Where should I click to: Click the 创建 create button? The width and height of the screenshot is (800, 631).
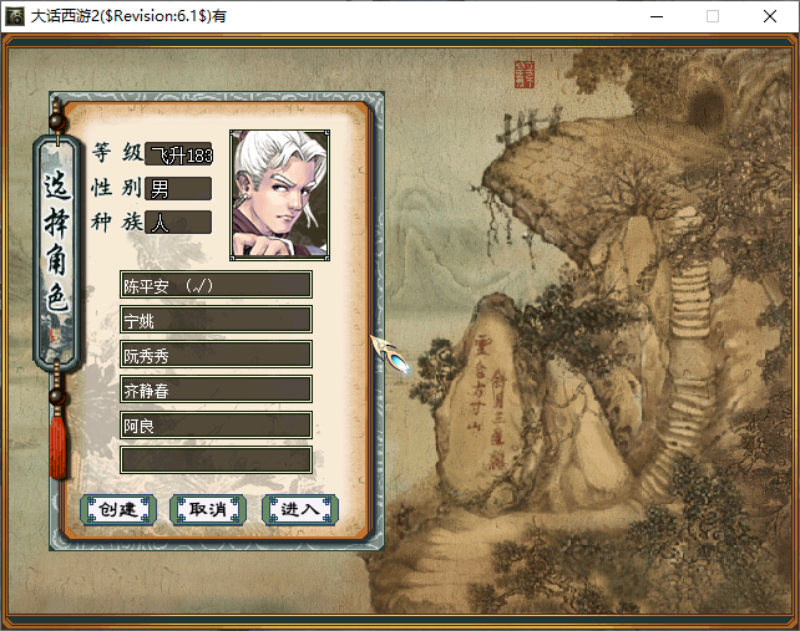click(x=118, y=509)
